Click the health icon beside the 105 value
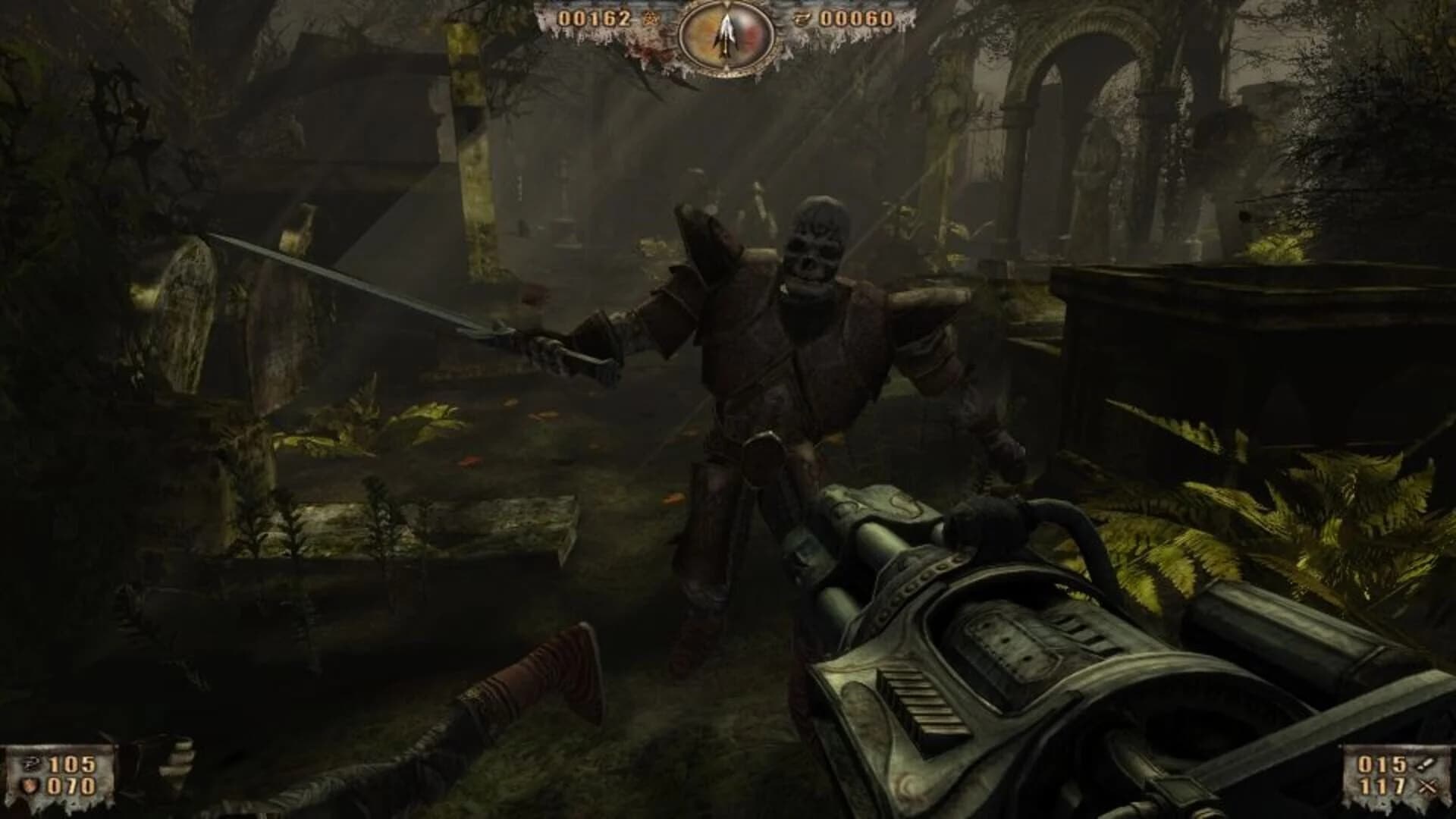 coord(31,764)
